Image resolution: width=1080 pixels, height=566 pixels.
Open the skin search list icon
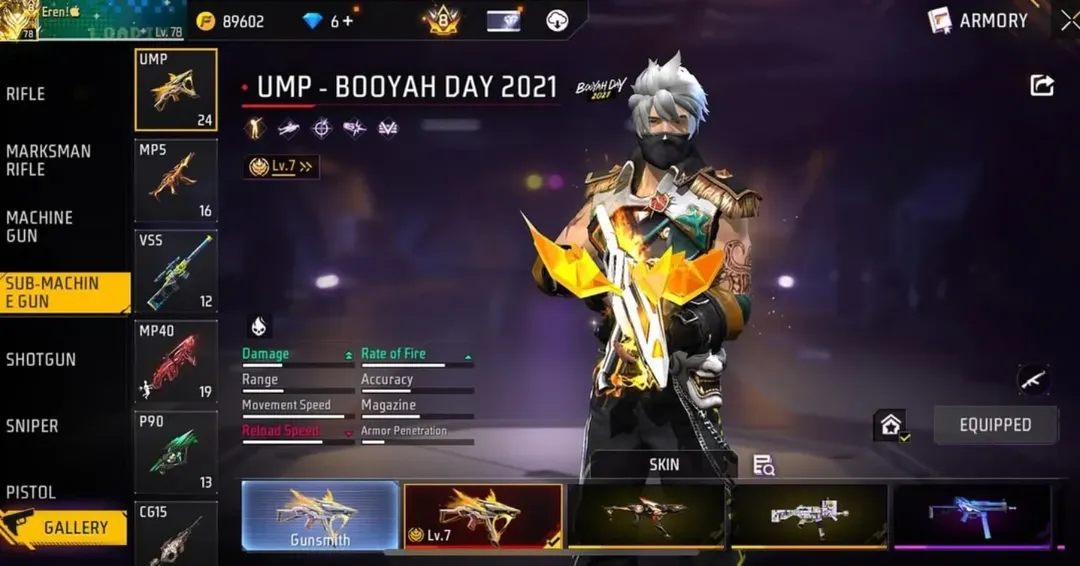[x=764, y=465]
